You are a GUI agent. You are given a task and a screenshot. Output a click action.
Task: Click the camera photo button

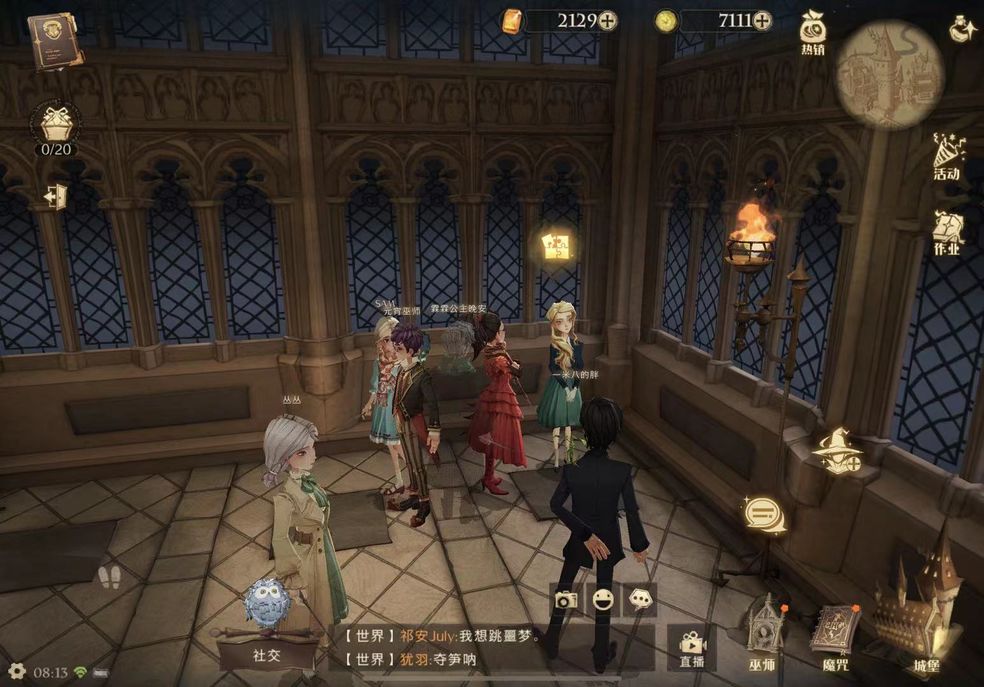click(x=566, y=599)
